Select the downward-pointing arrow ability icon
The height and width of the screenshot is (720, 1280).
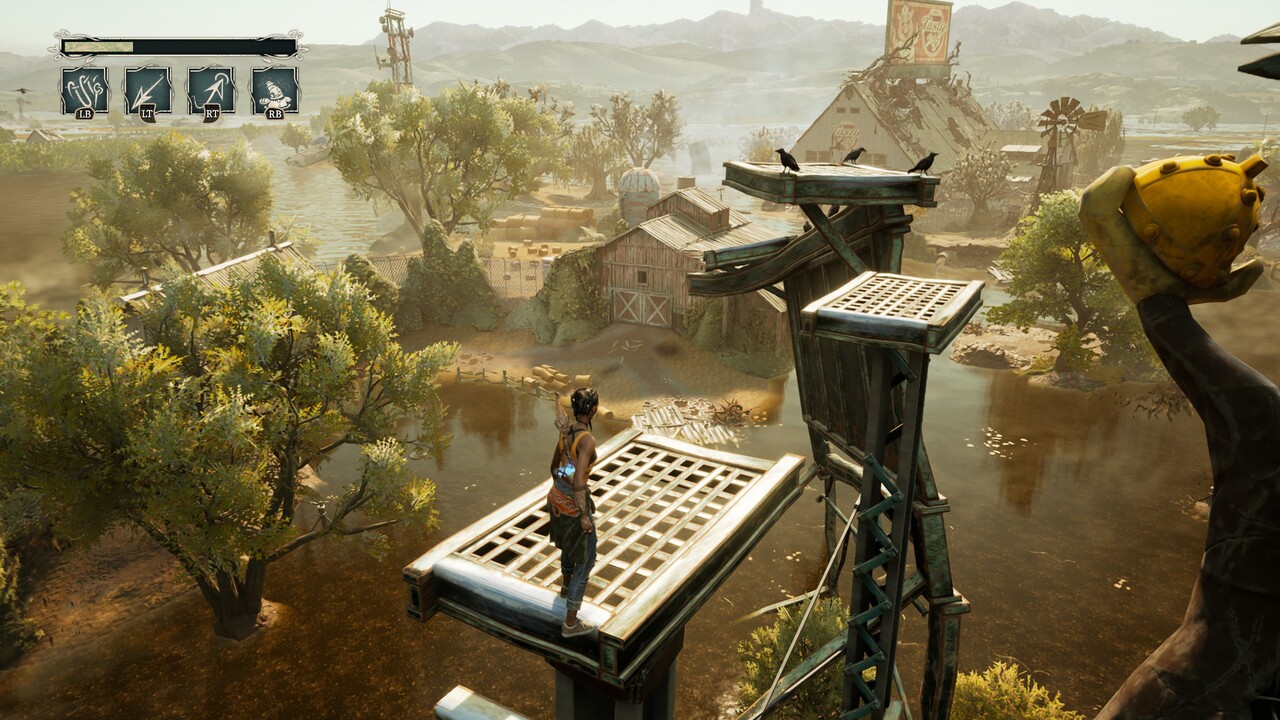coord(148,91)
